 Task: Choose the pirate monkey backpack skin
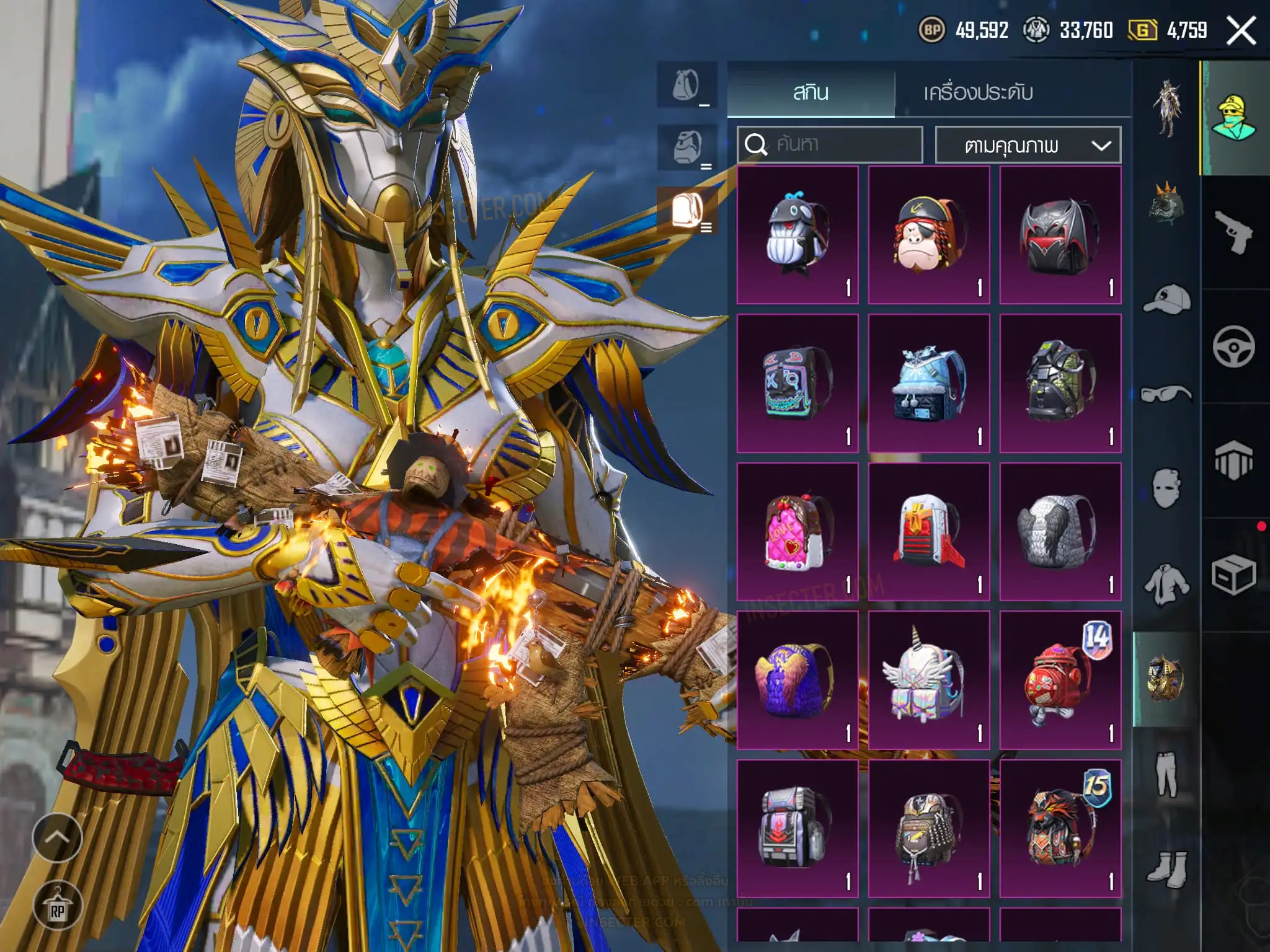(x=928, y=235)
